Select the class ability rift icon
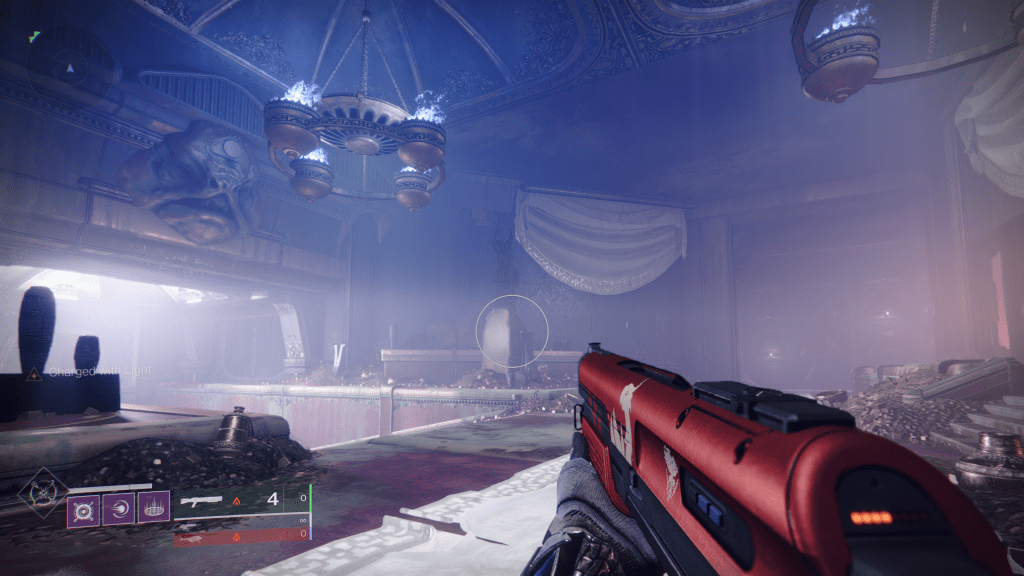 (153, 508)
